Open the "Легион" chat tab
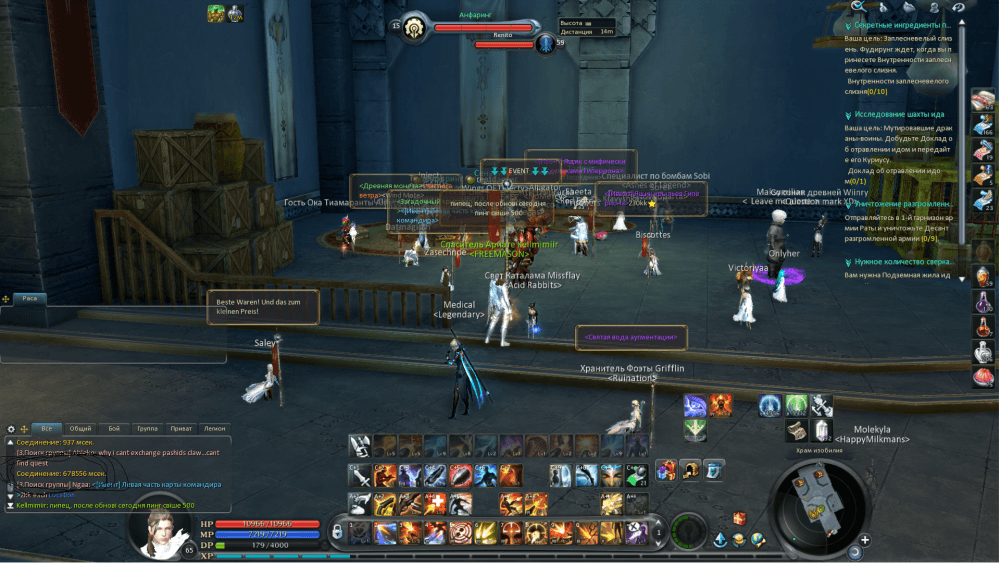Image resolution: width=1000 pixels, height=563 pixels. pyautogui.click(x=214, y=428)
